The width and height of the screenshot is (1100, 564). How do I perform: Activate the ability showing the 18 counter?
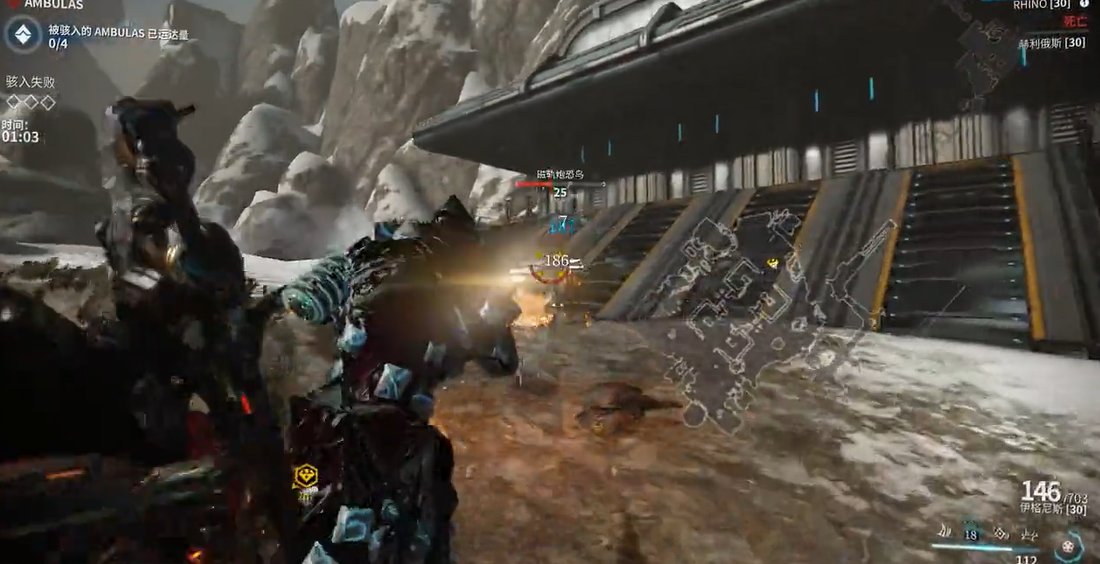pyautogui.click(x=969, y=533)
